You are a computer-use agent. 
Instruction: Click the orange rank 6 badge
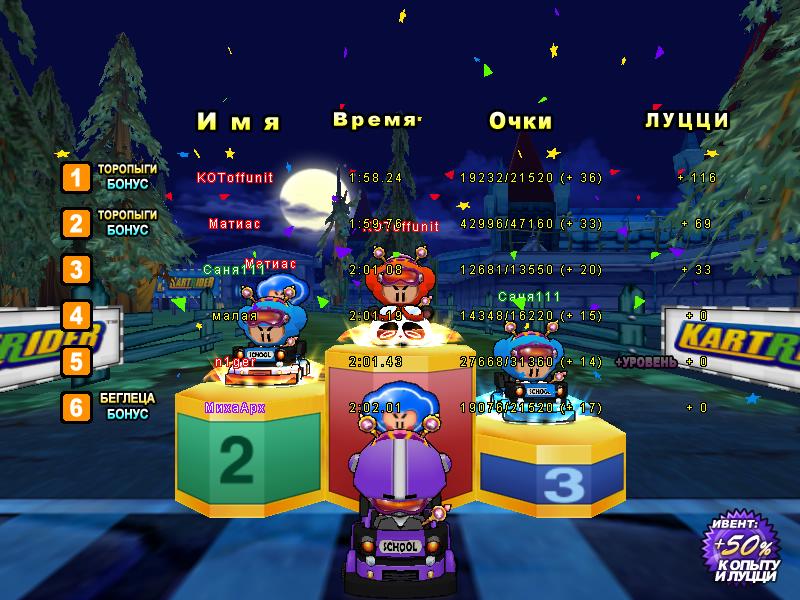pos(76,407)
